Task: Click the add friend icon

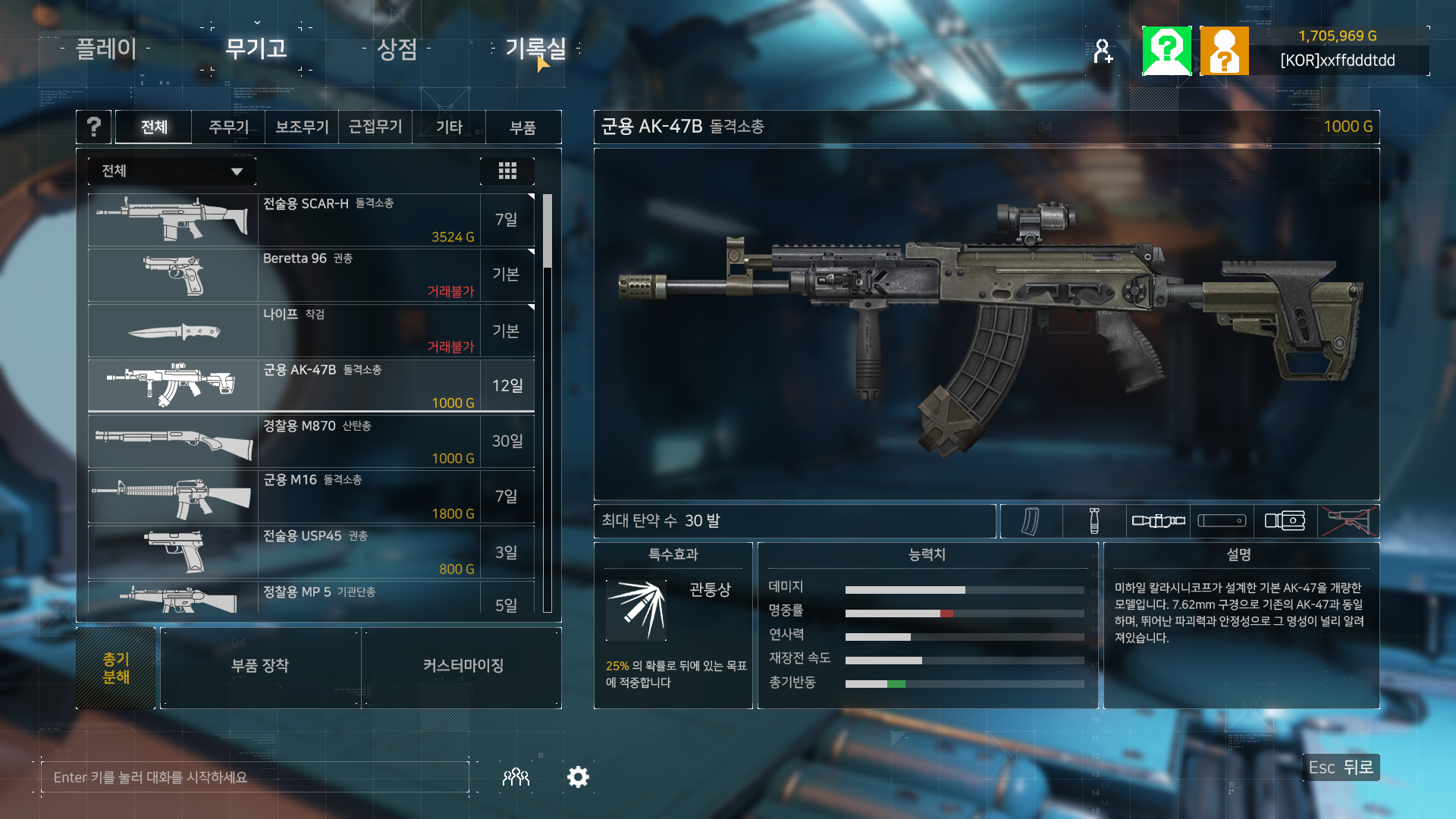Action: 1103,50
